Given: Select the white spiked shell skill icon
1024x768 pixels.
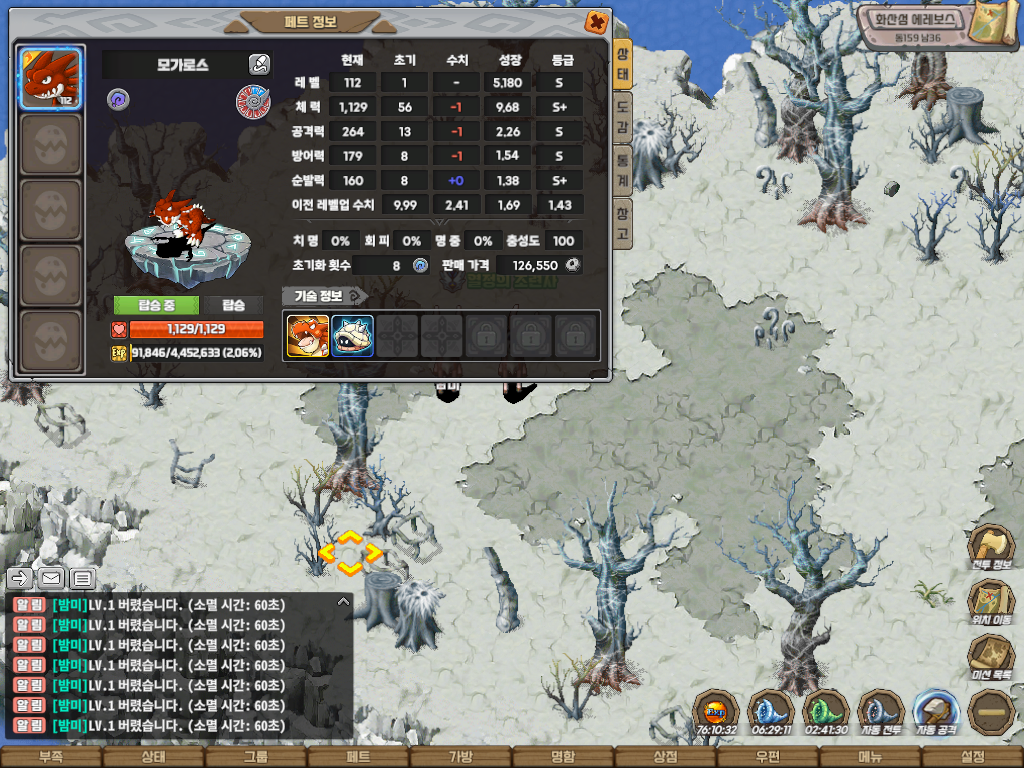Looking at the screenshot, I should [x=352, y=336].
